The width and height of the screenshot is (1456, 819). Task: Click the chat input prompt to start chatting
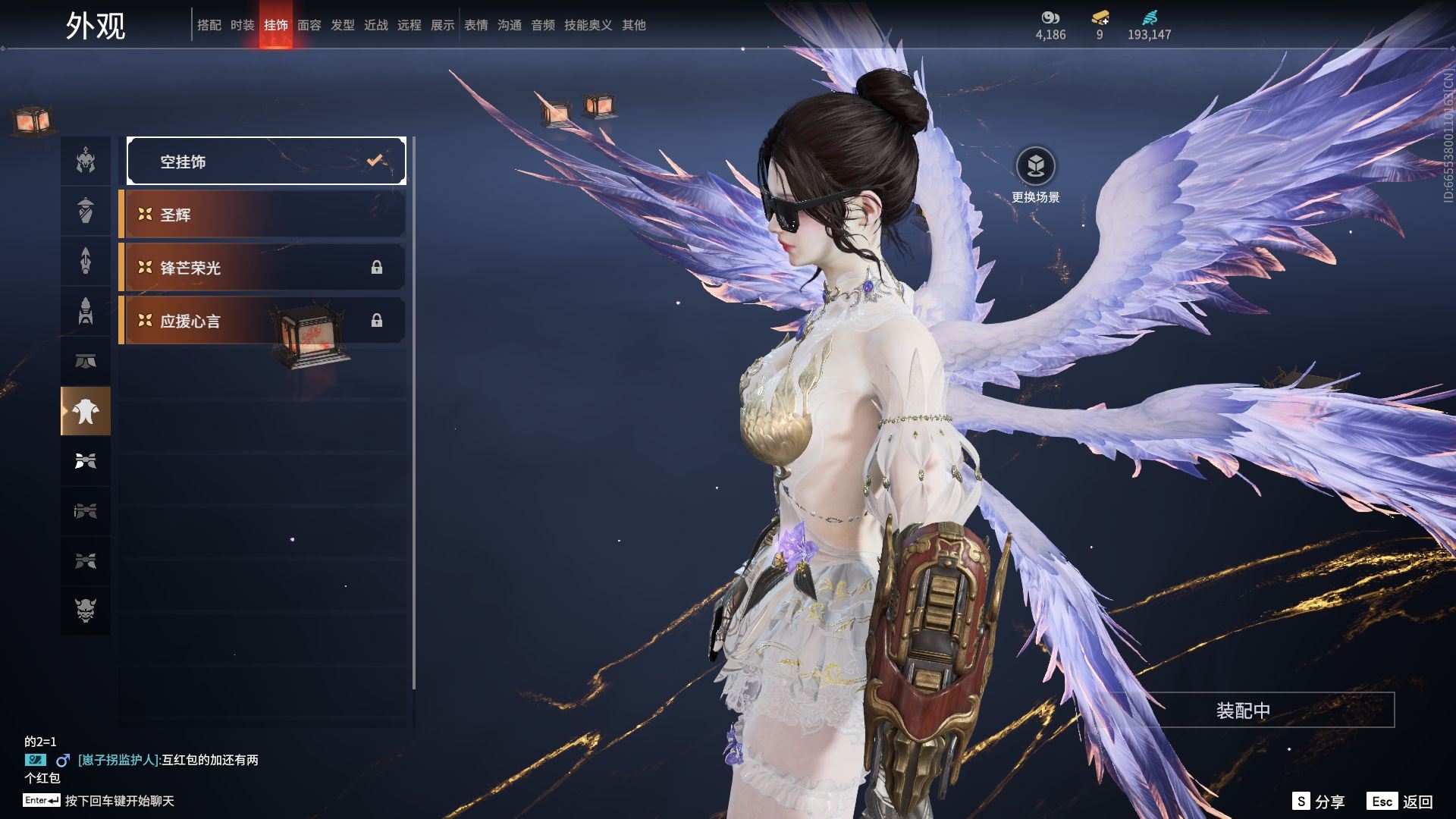coord(119,801)
